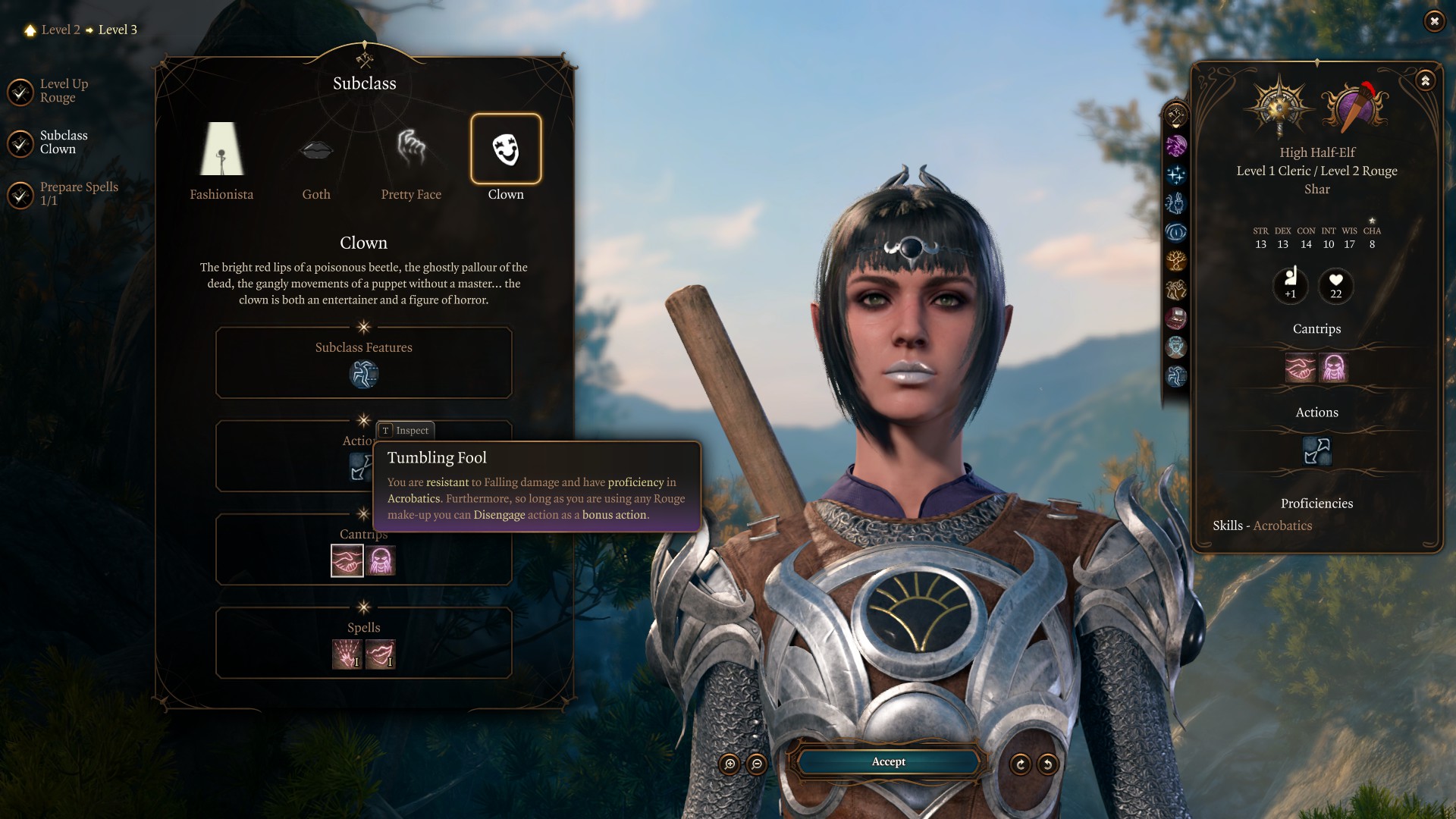This screenshot has width=1456, height=819.
Task: Collapse the character summary panel
Action: (1425, 80)
